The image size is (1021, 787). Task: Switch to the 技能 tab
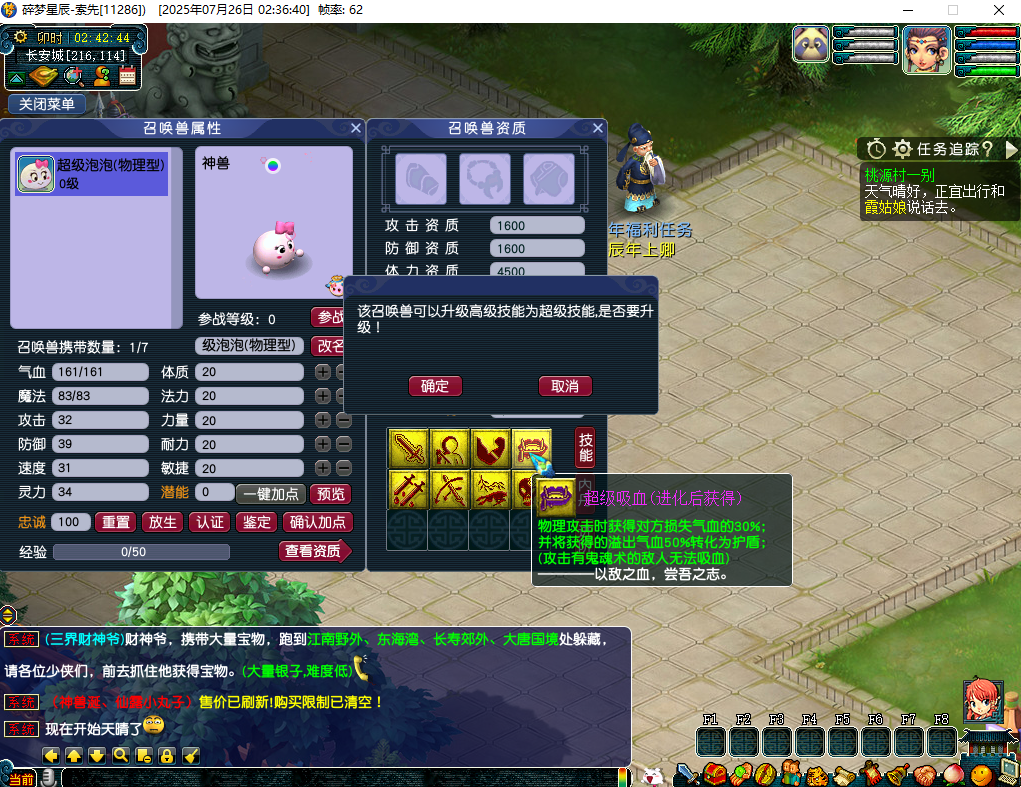(x=586, y=447)
